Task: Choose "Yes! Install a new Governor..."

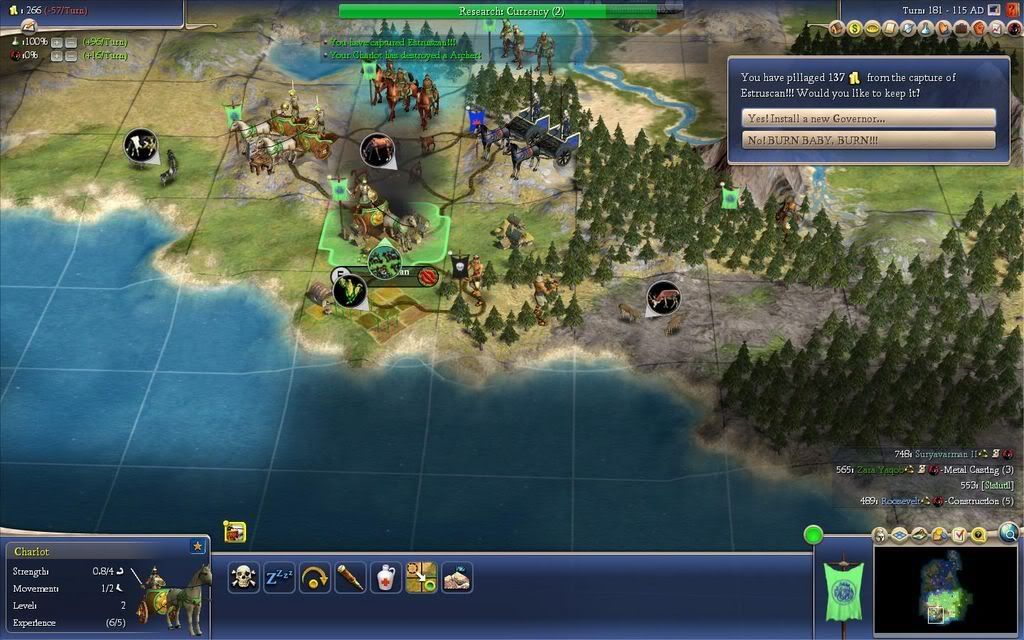Action: [x=870, y=118]
